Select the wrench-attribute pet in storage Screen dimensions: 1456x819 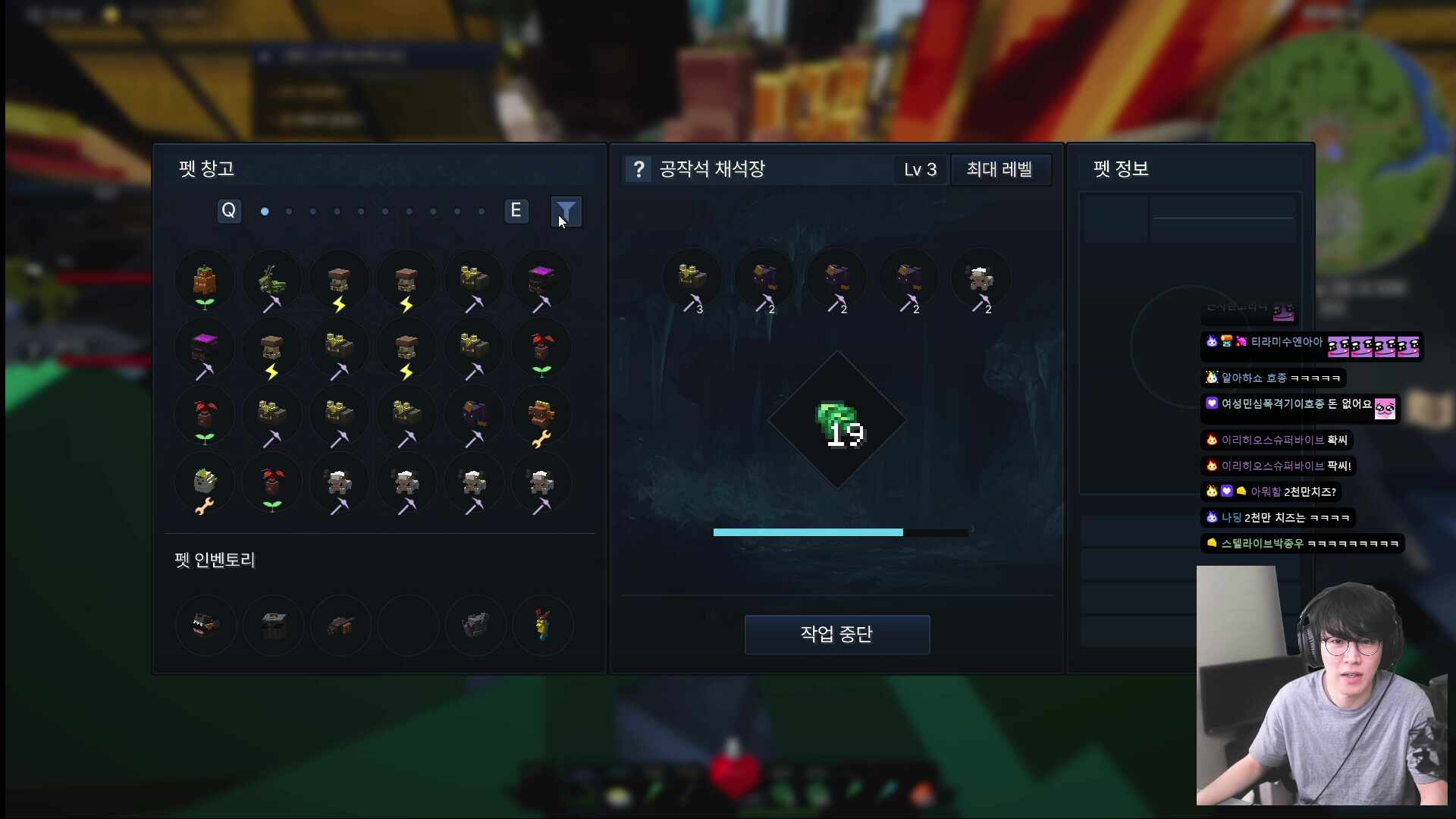point(542,415)
